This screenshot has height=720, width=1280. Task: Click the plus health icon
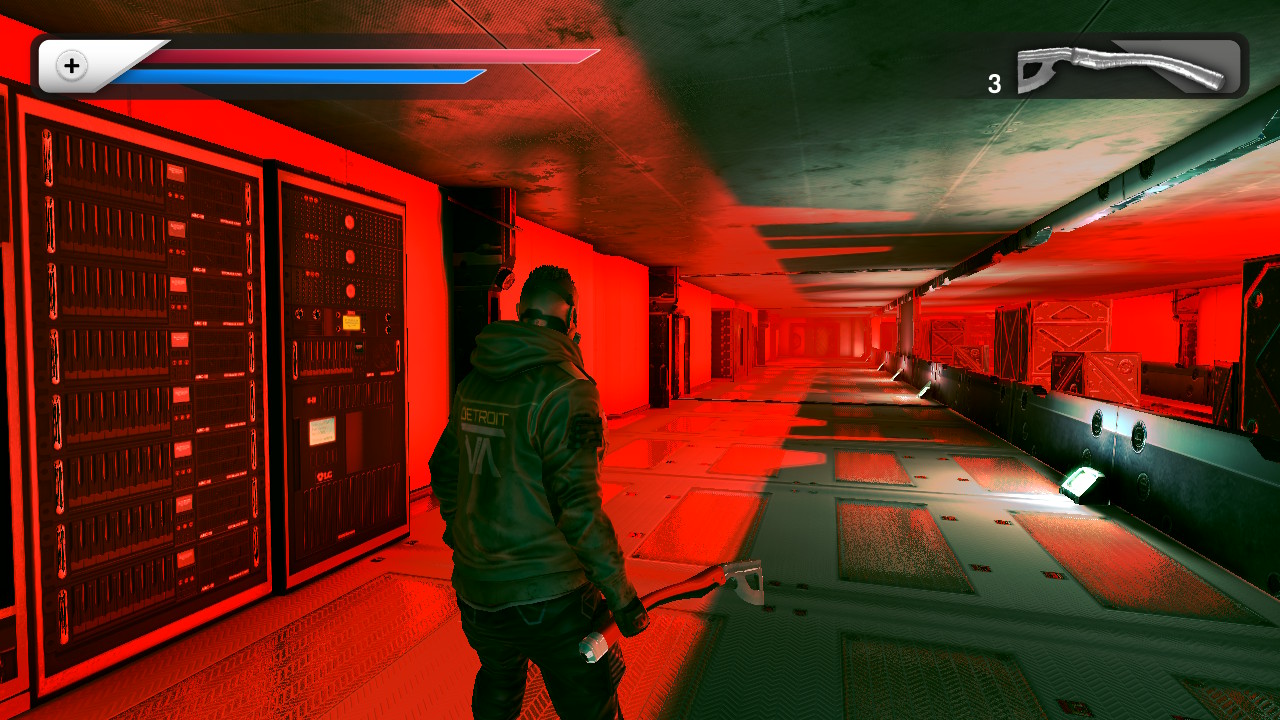click(x=72, y=67)
